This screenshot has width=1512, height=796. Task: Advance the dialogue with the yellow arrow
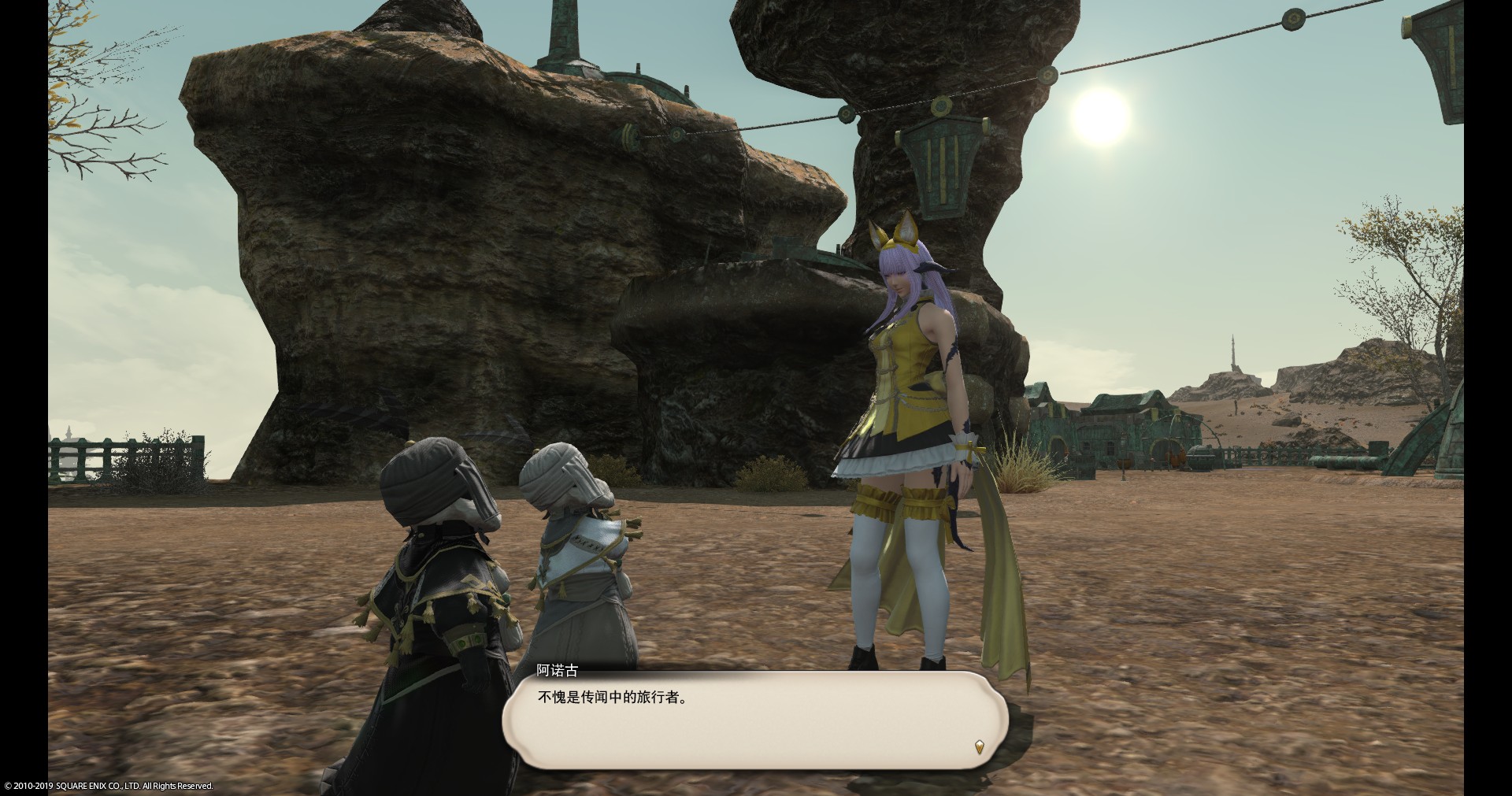click(x=979, y=746)
